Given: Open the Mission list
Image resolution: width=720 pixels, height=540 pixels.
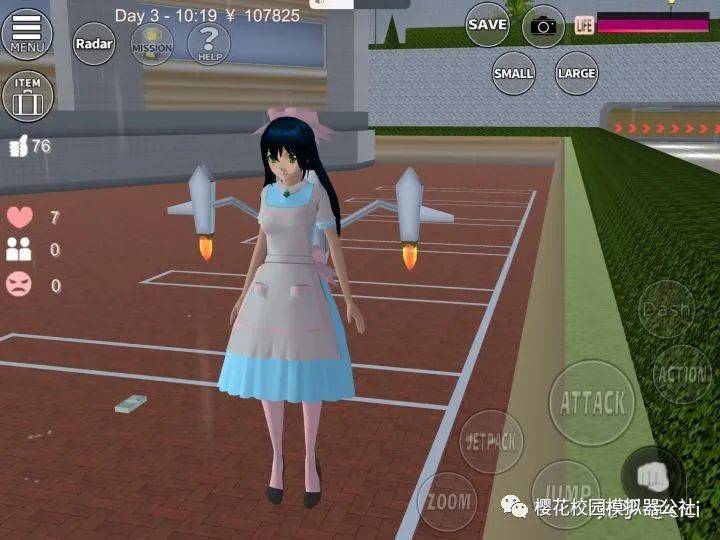Looking at the screenshot, I should pyautogui.click(x=152, y=44).
